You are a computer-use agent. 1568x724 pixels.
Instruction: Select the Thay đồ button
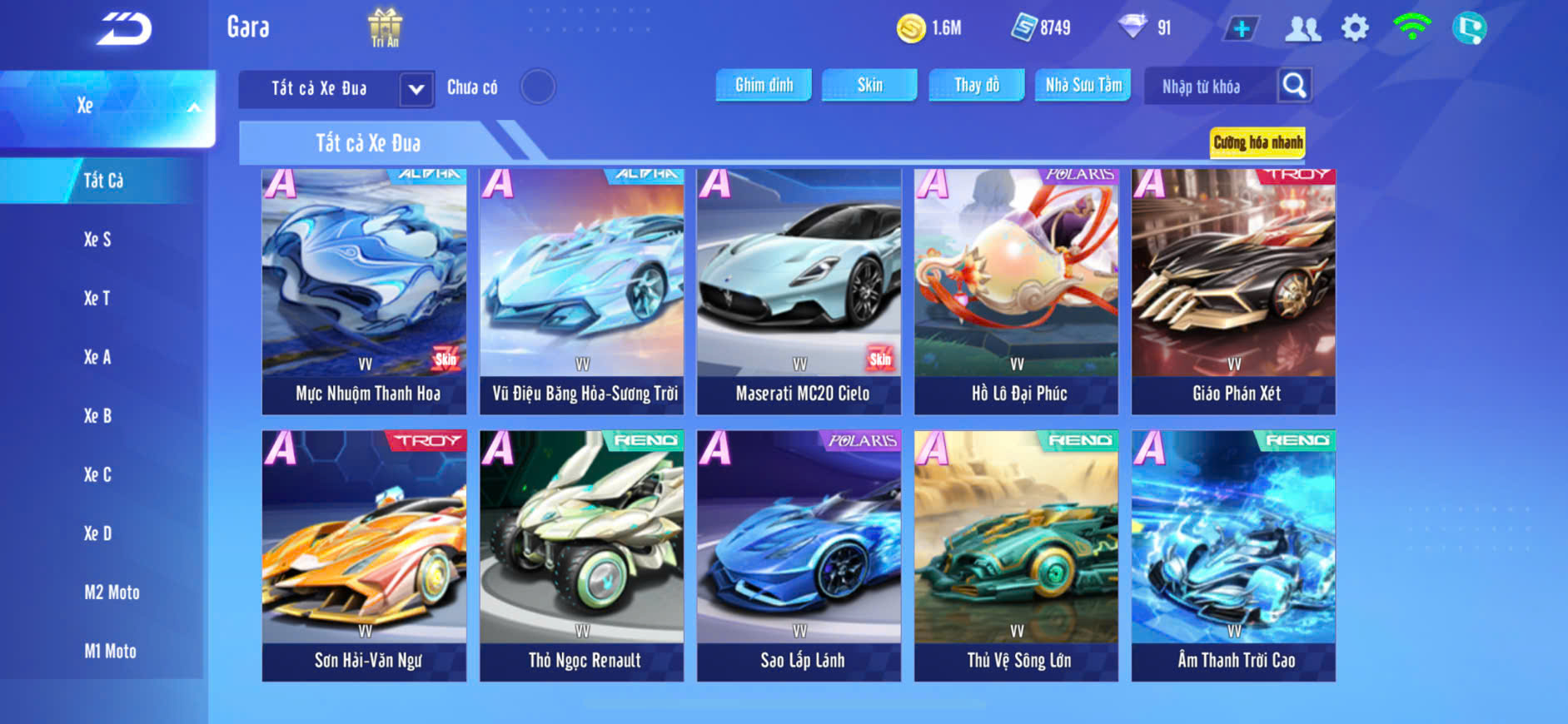(976, 85)
